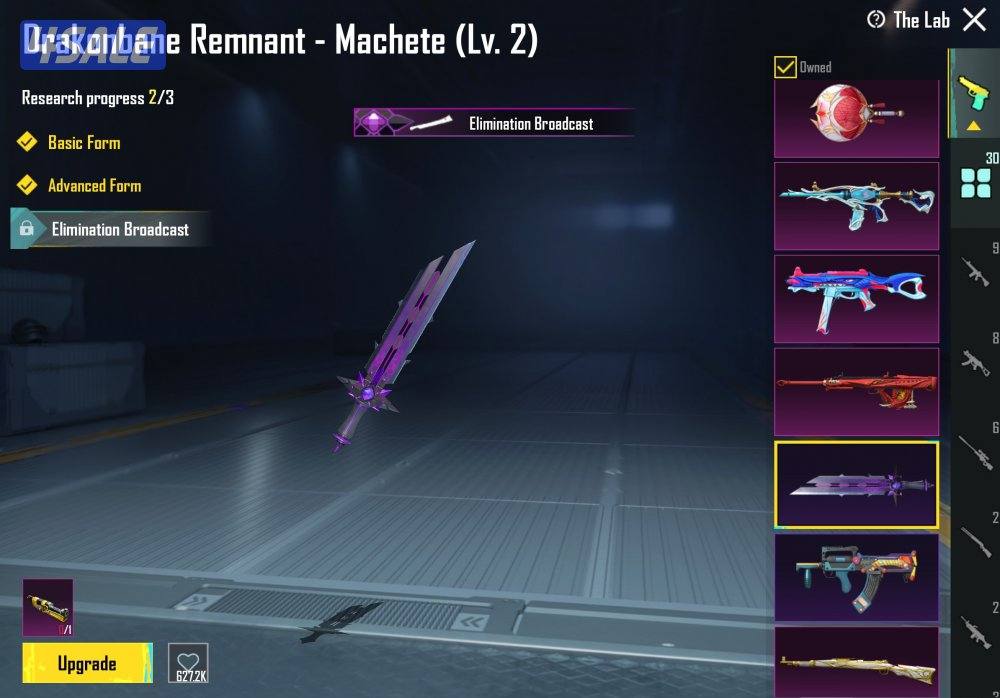
Task: Select the golden bolt-action rifle skin
Action: coord(856,662)
